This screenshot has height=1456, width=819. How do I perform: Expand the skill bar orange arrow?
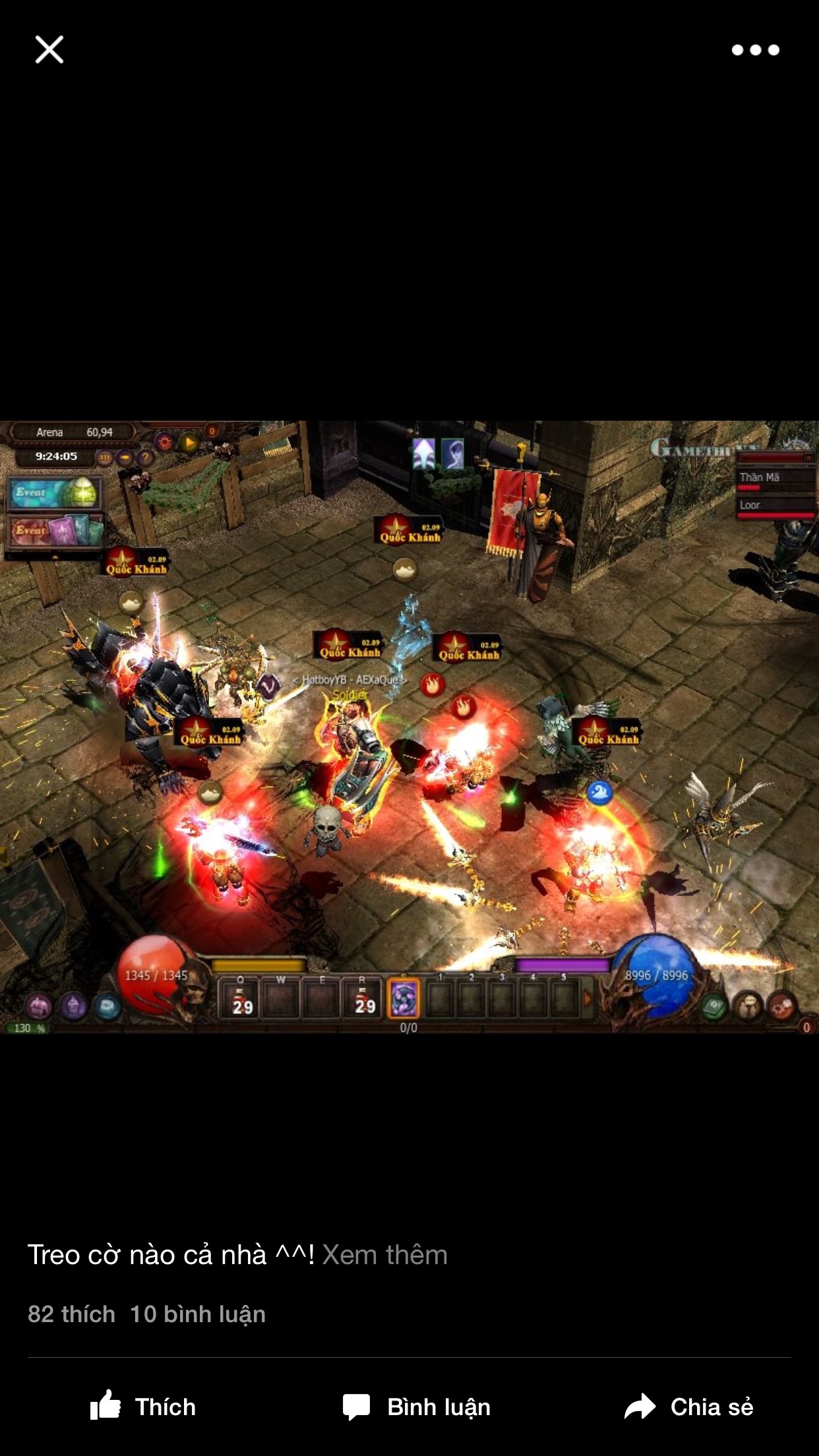point(588,998)
